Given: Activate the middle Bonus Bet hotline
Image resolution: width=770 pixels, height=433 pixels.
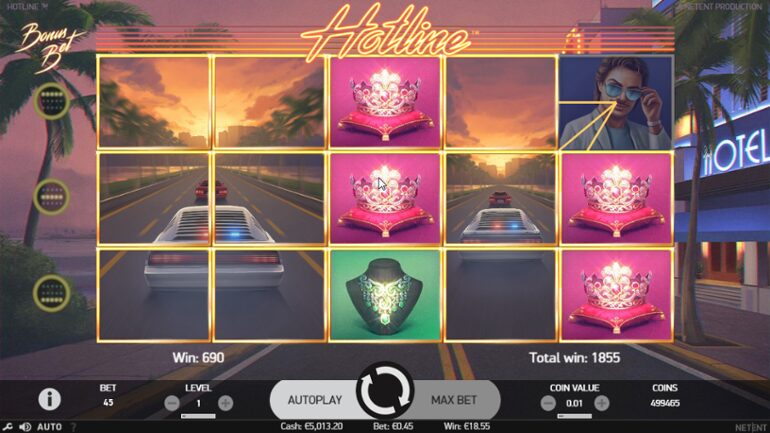Looking at the screenshot, I should [50, 196].
